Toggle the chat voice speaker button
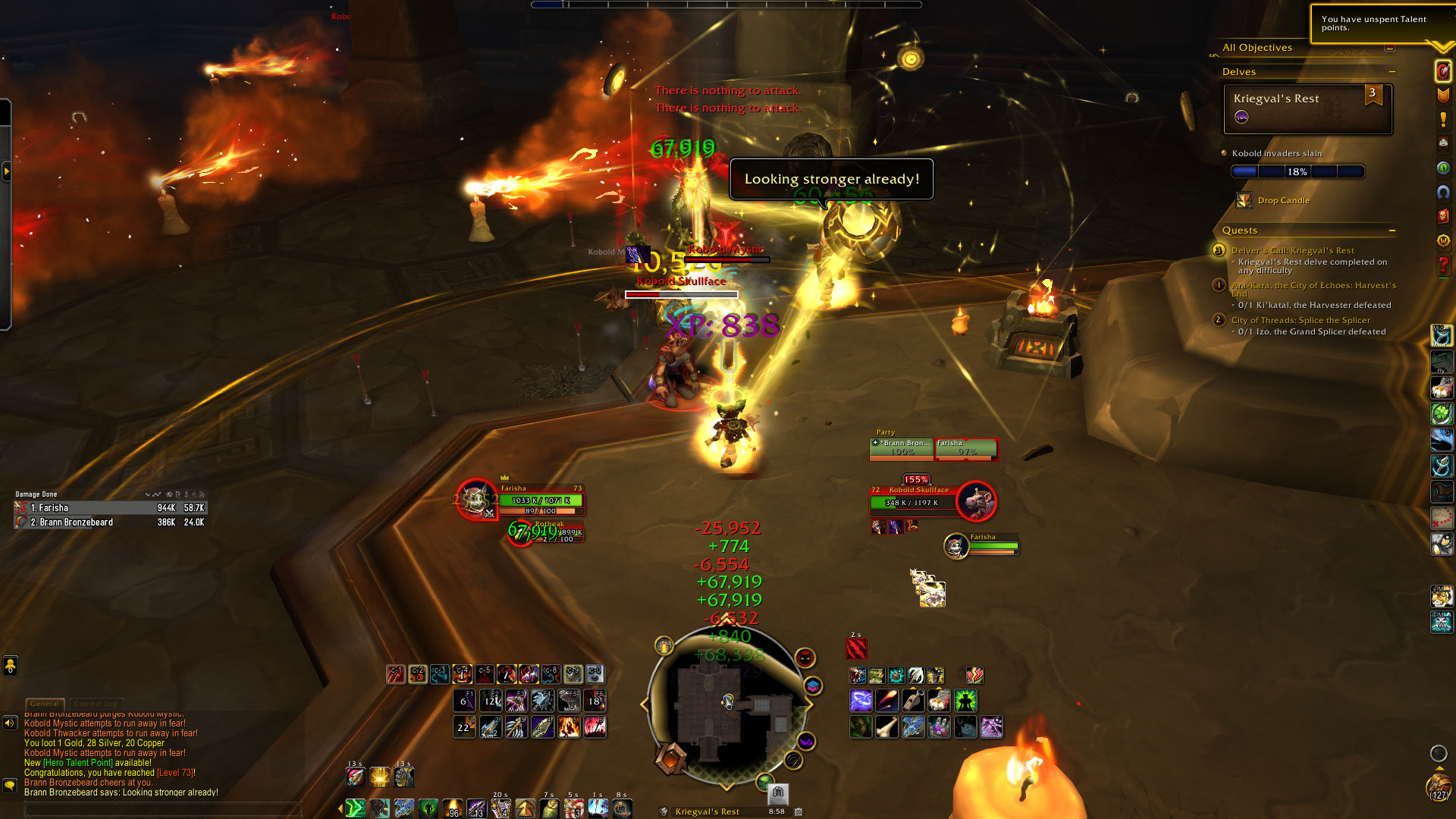Viewport: 1456px width, 819px height. point(10,723)
